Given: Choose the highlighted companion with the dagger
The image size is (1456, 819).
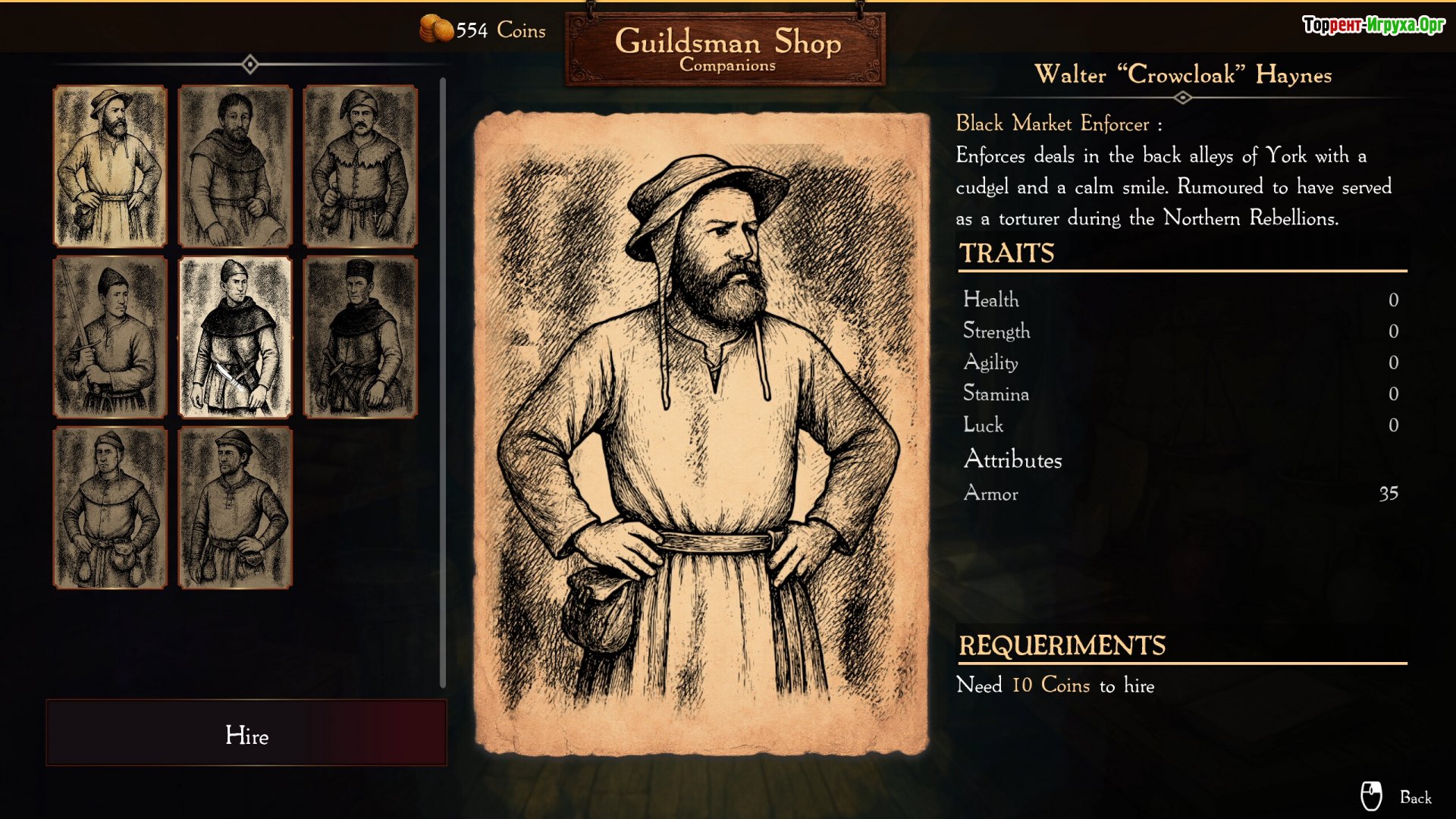Looking at the screenshot, I should [235, 337].
